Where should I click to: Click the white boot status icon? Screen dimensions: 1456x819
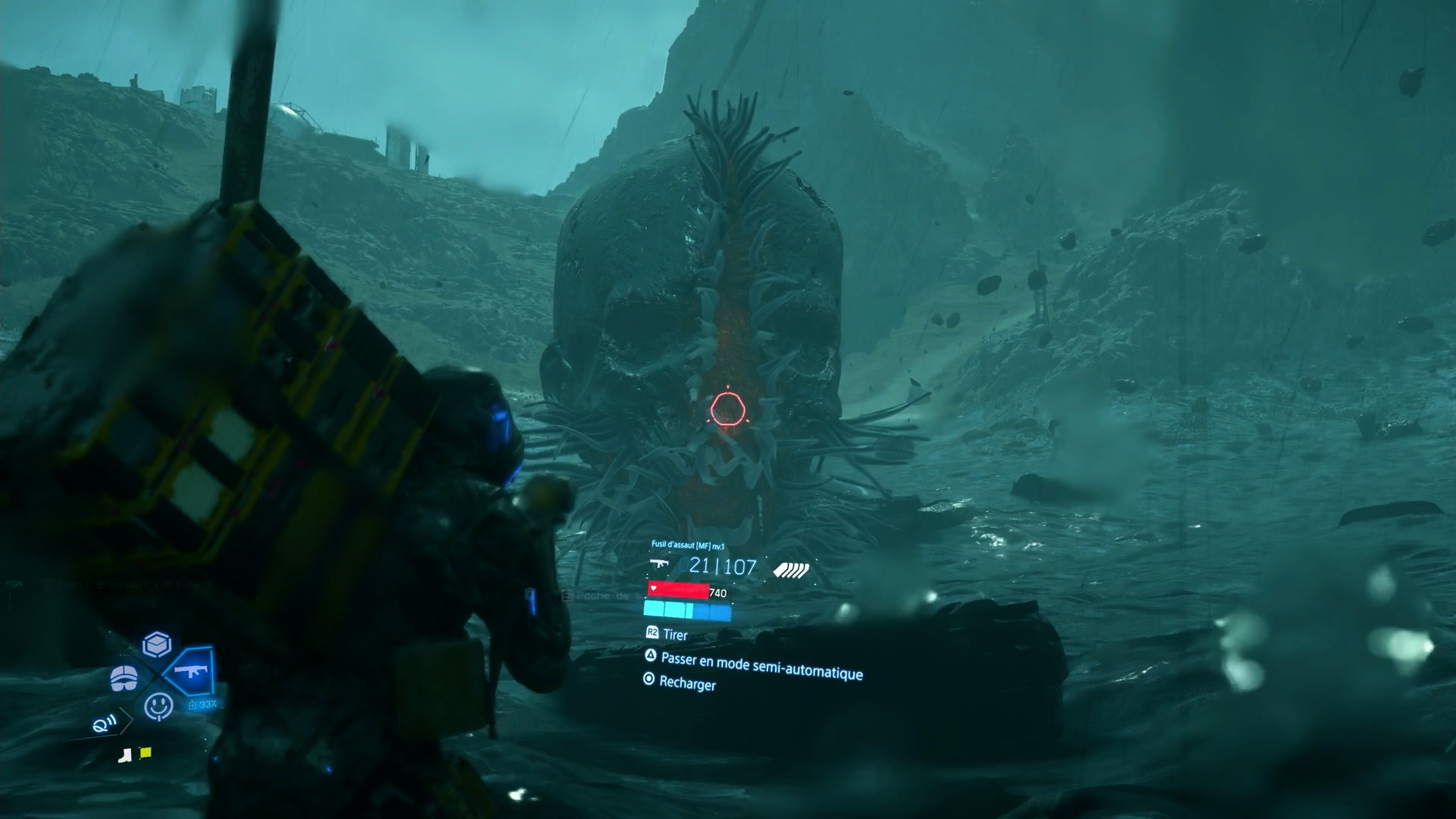pos(126,755)
